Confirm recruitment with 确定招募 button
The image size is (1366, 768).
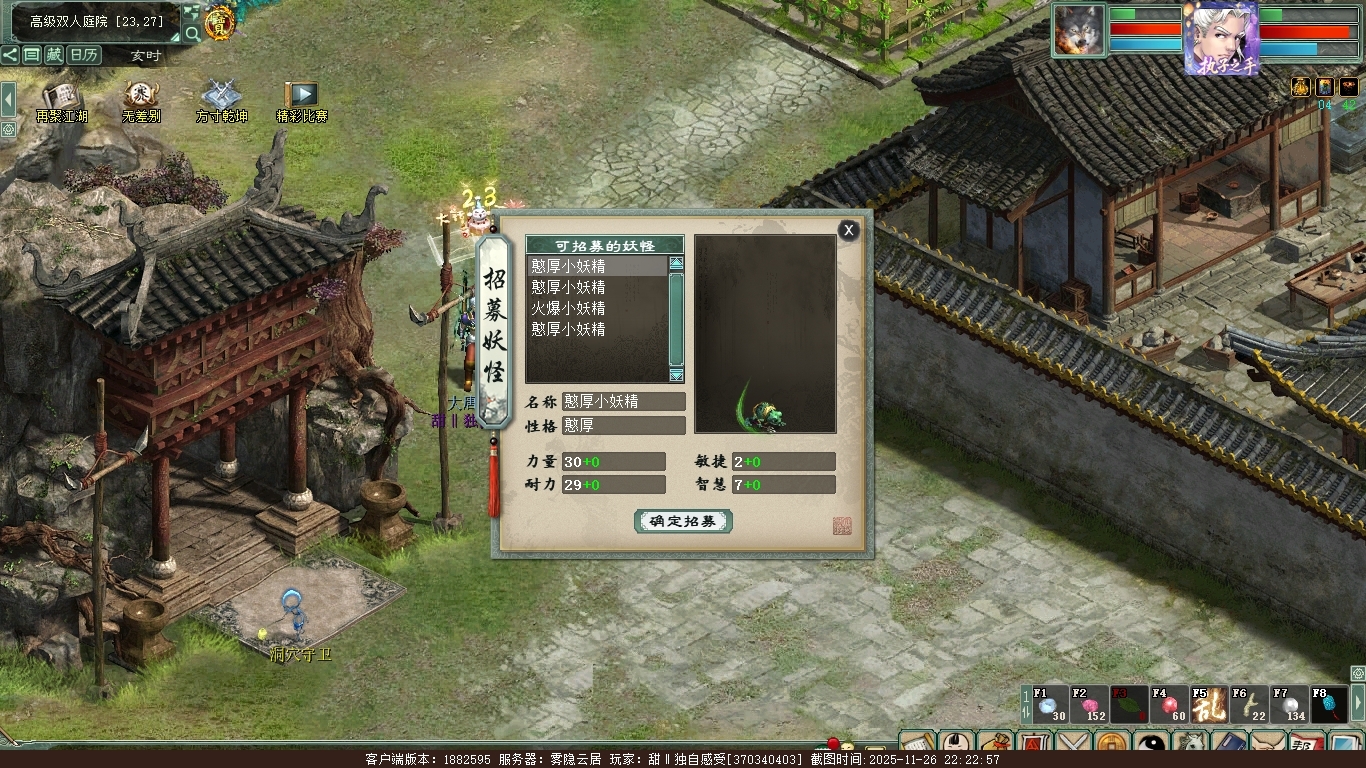(683, 521)
